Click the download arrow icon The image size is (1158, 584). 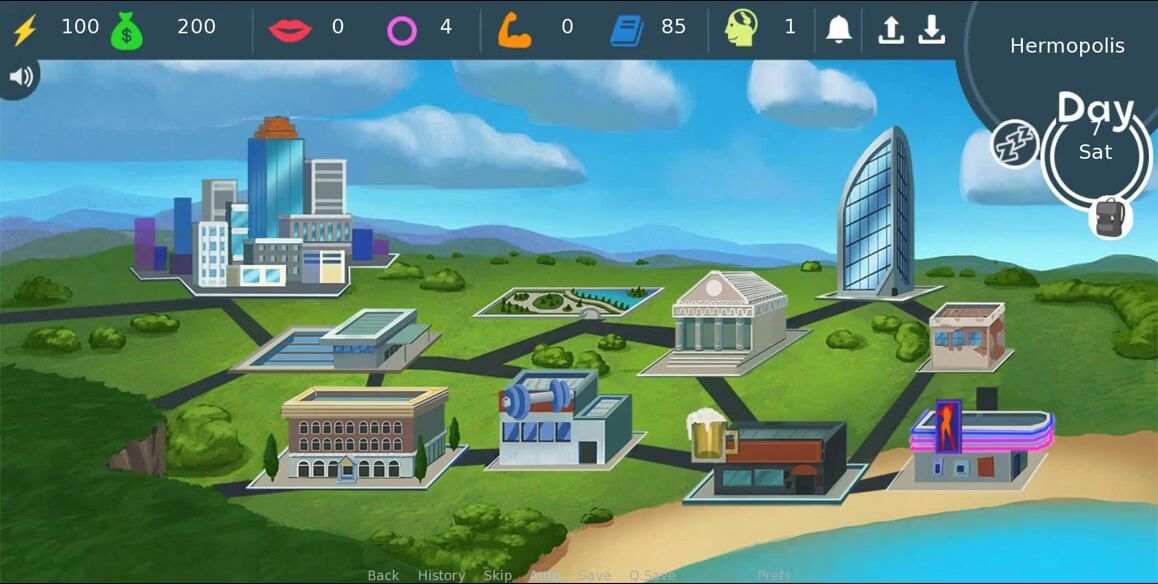[x=931, y=29]
